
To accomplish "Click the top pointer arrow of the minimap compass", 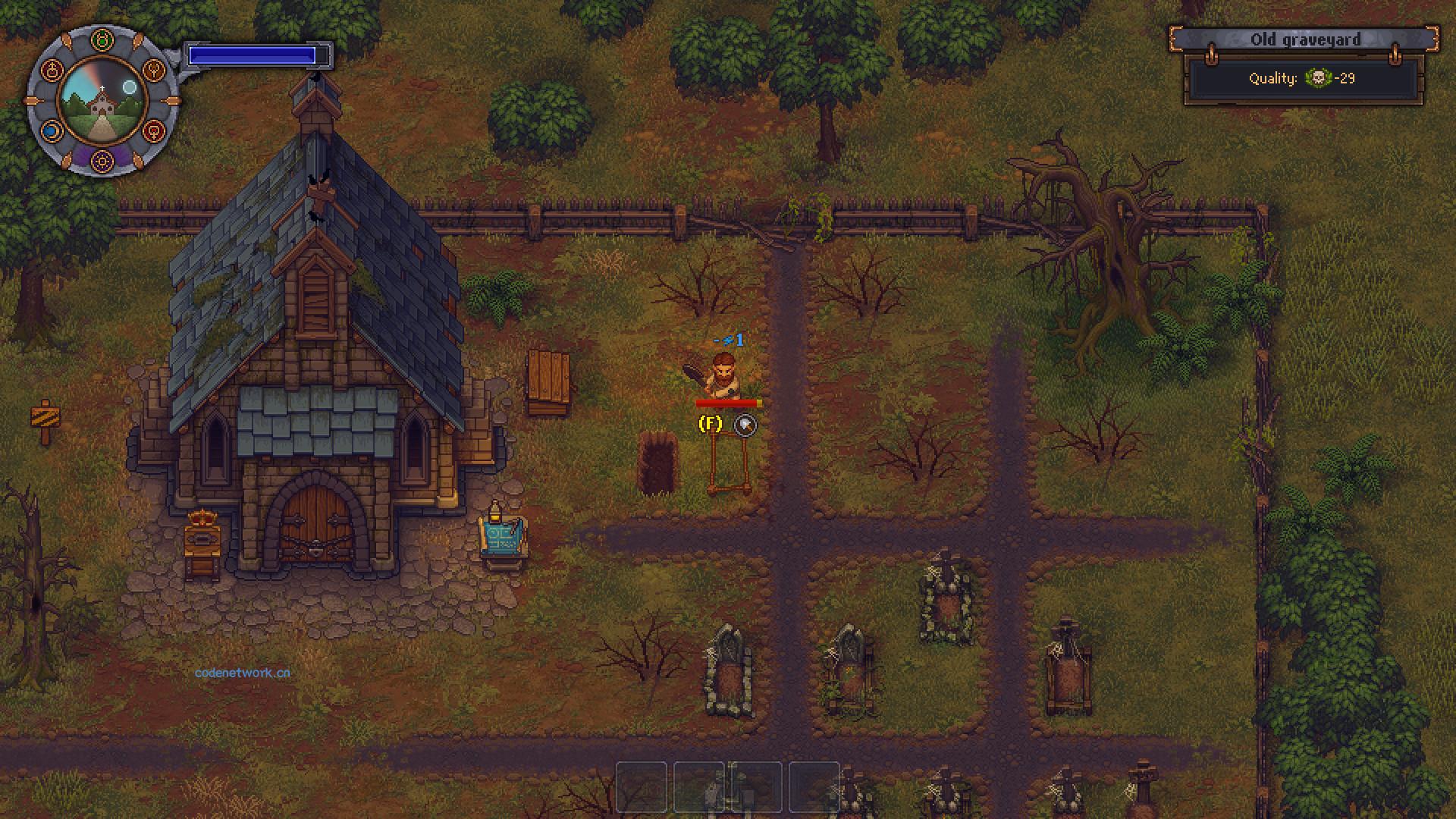I will coord(67,39).
